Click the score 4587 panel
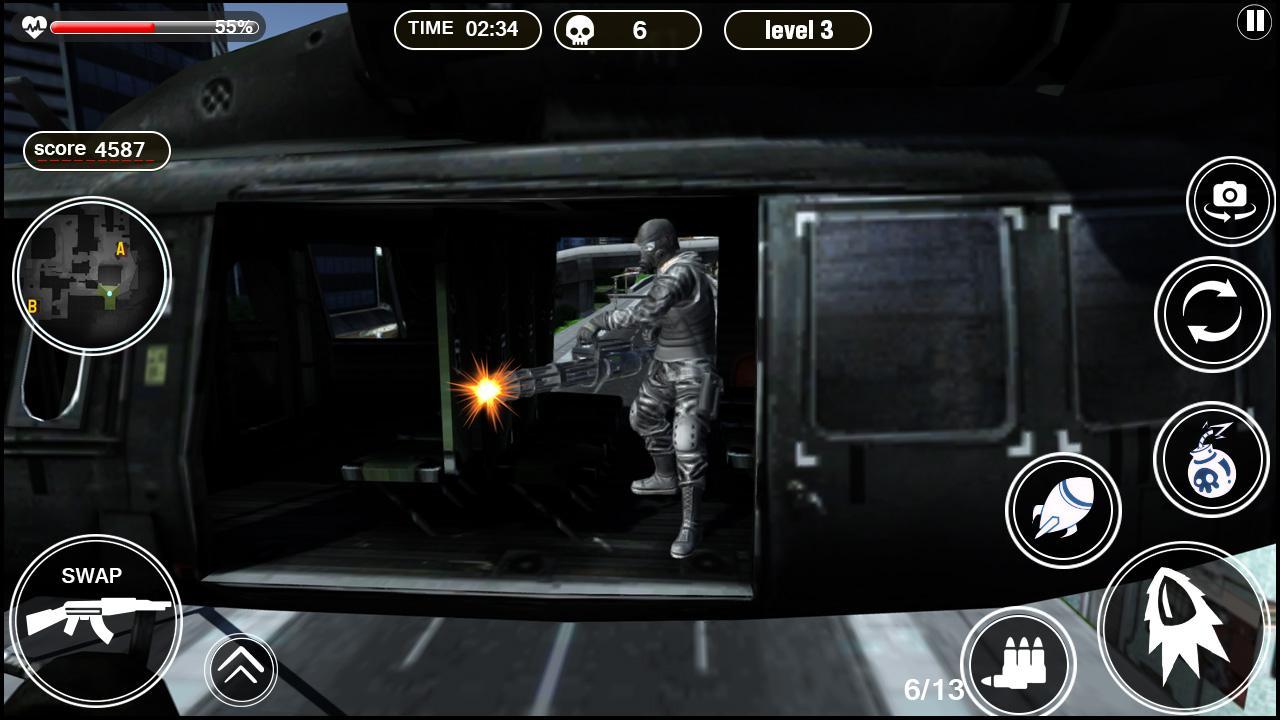 click(x=96, y=149)
